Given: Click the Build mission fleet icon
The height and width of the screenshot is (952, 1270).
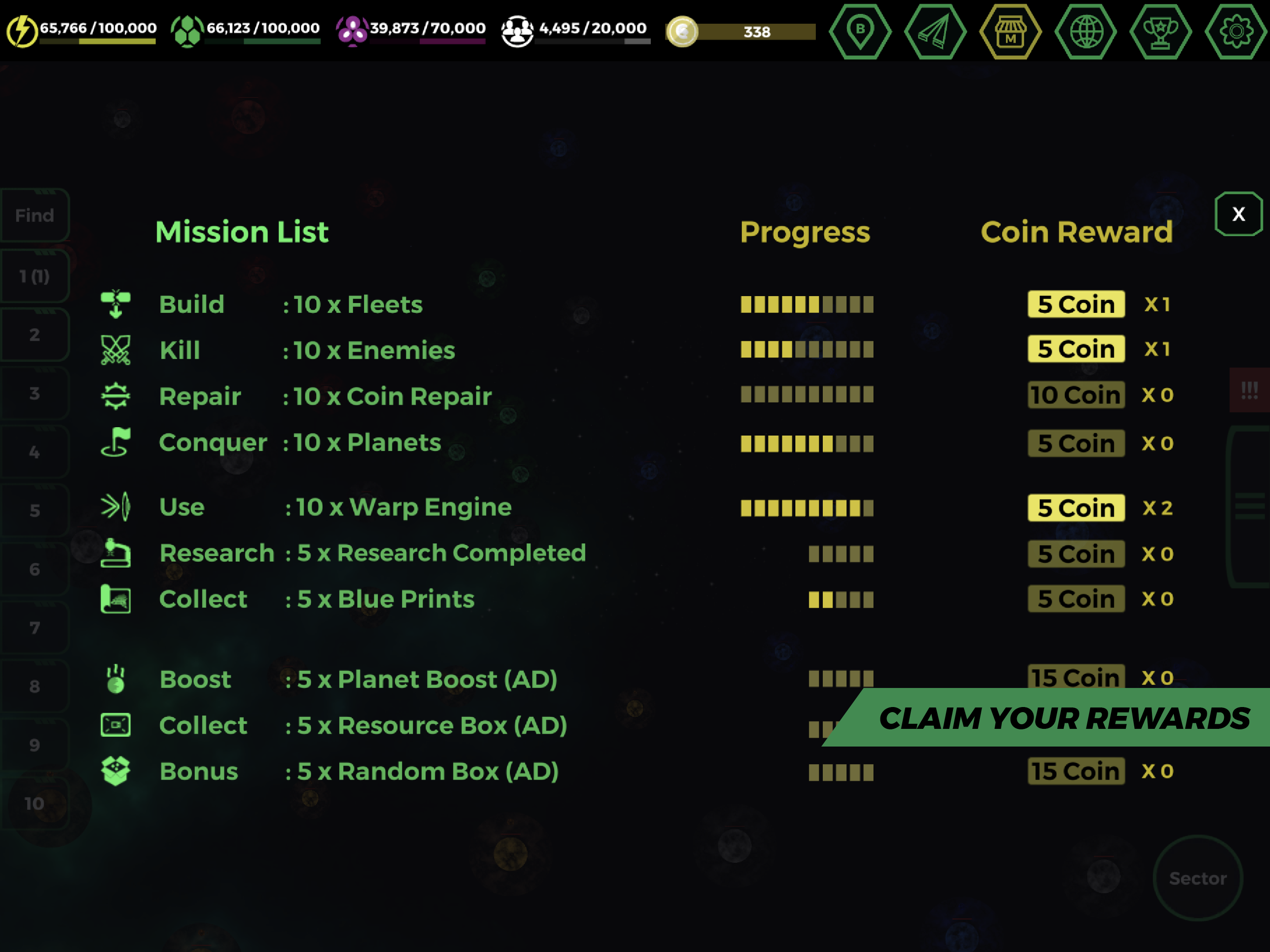Looking at the screenshot, I should point(116,304).
